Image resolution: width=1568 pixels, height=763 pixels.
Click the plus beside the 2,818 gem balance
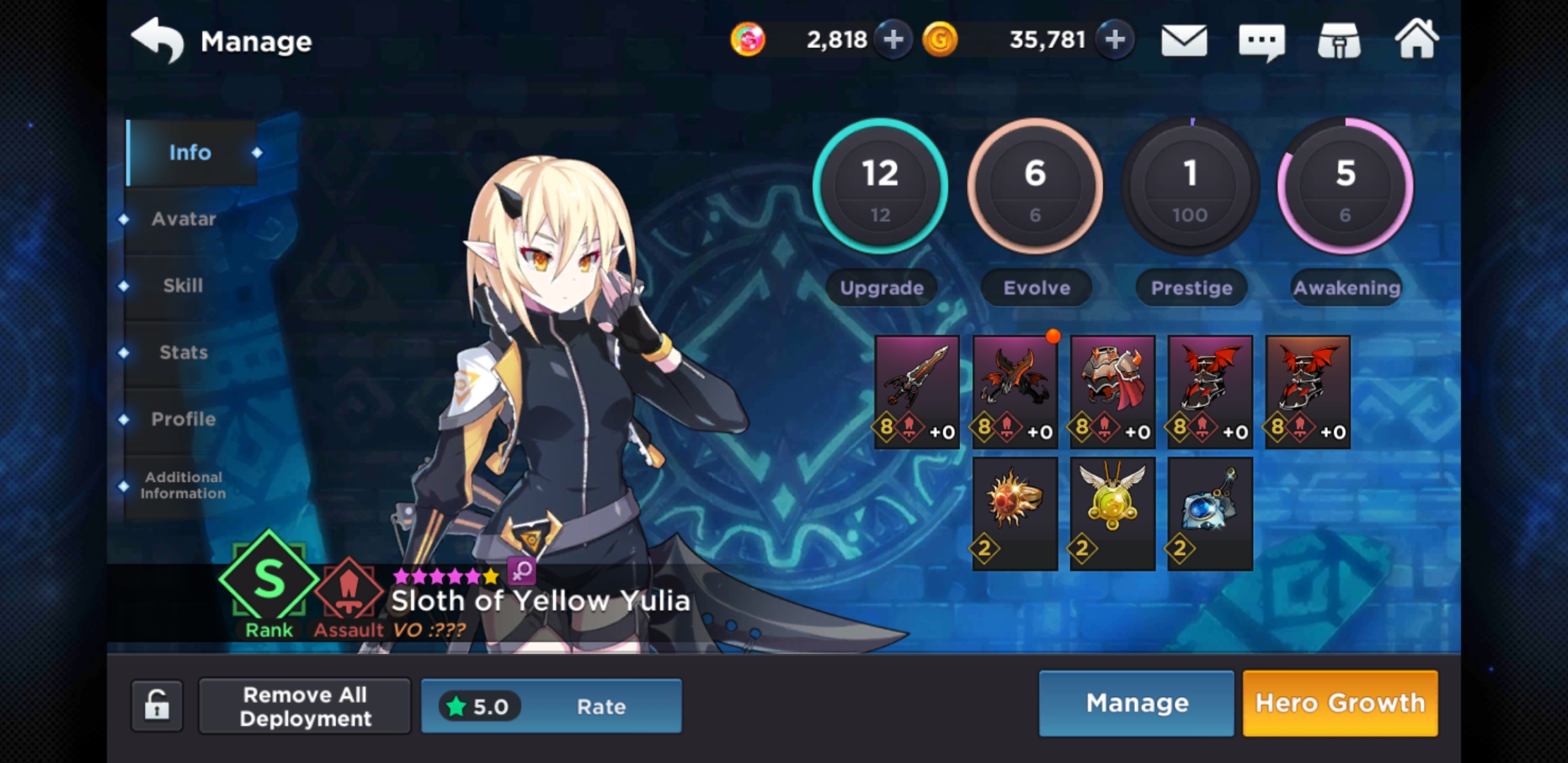tap(892, 40)
